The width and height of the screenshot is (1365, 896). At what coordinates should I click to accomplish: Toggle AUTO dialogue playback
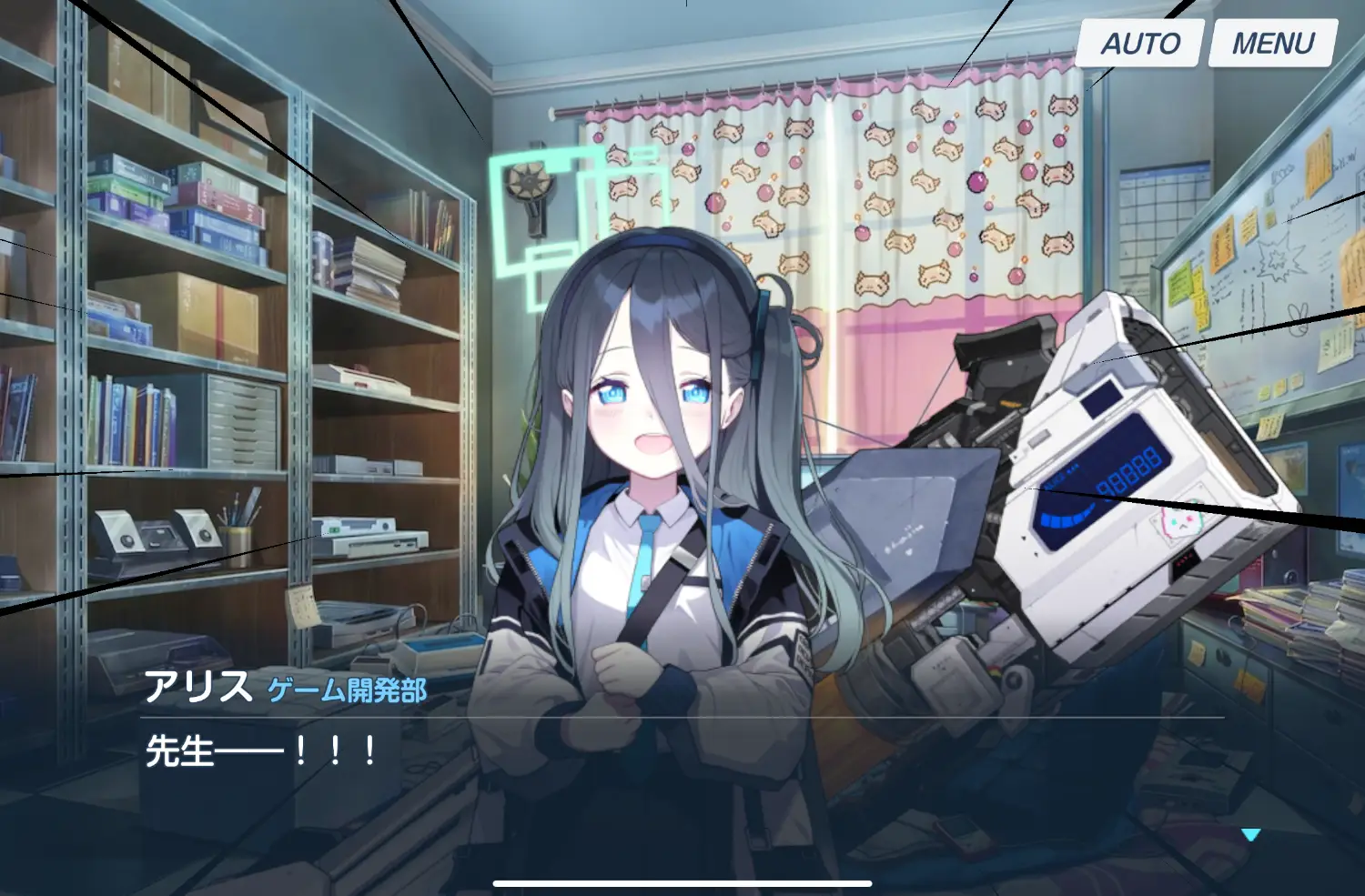pos(1140,43)
